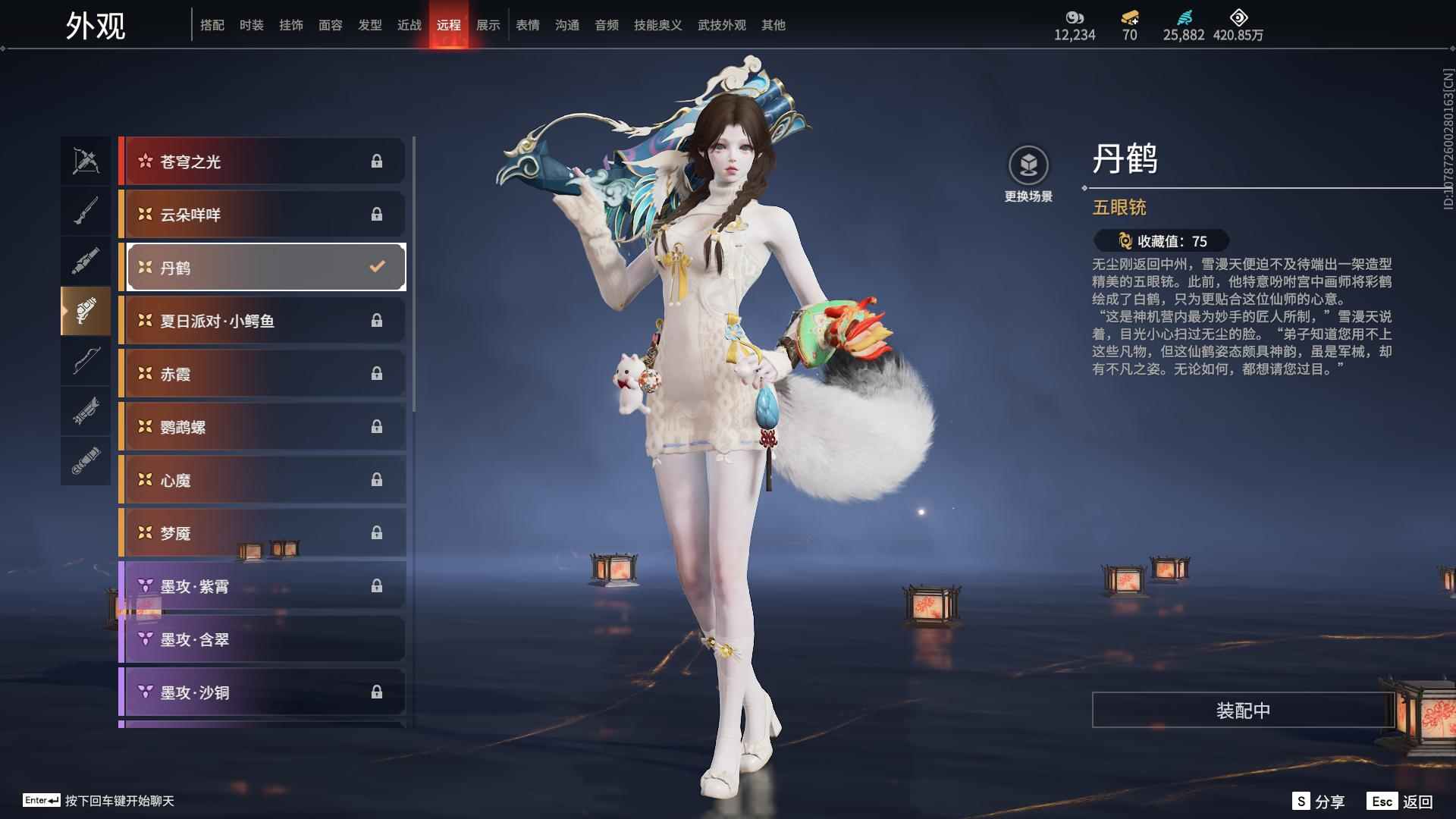The width and height of the screenshot is (1456, 819).
Task: Select the musket category icon in sidebar
Action: (x=86, y=210)
